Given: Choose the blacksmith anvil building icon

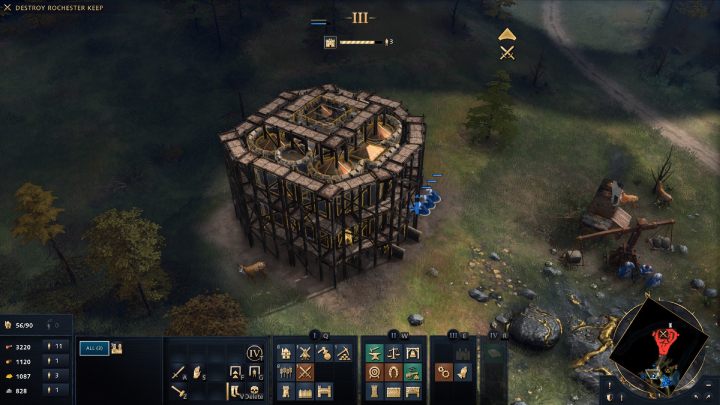Looking at the screenshot, I should (374, 353).
